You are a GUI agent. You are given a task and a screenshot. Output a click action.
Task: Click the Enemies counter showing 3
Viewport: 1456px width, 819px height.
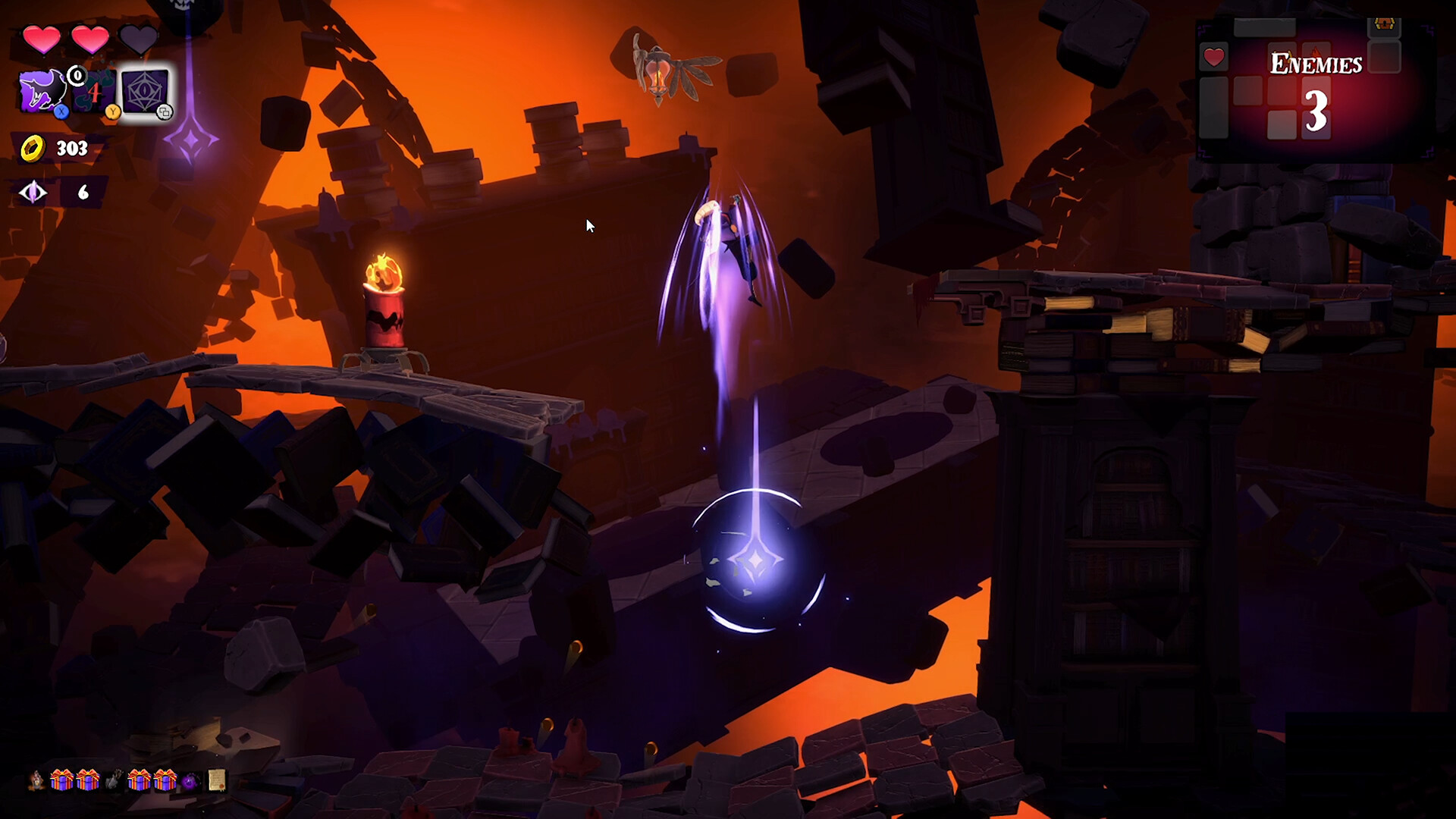(1316, 111)
